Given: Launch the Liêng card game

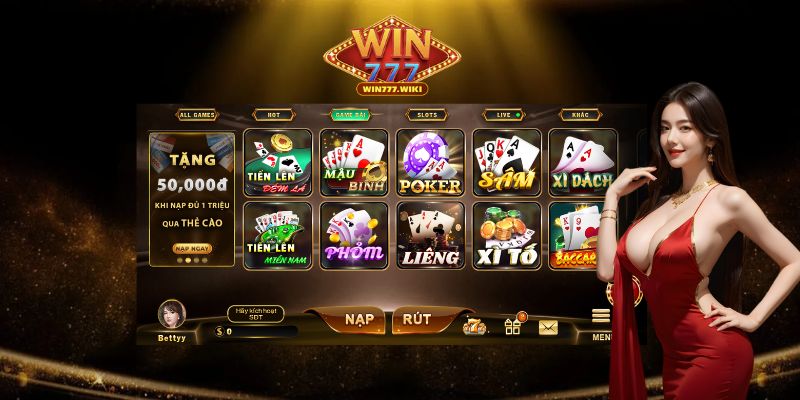Looking at the screenshot, I should coord(430,236).
